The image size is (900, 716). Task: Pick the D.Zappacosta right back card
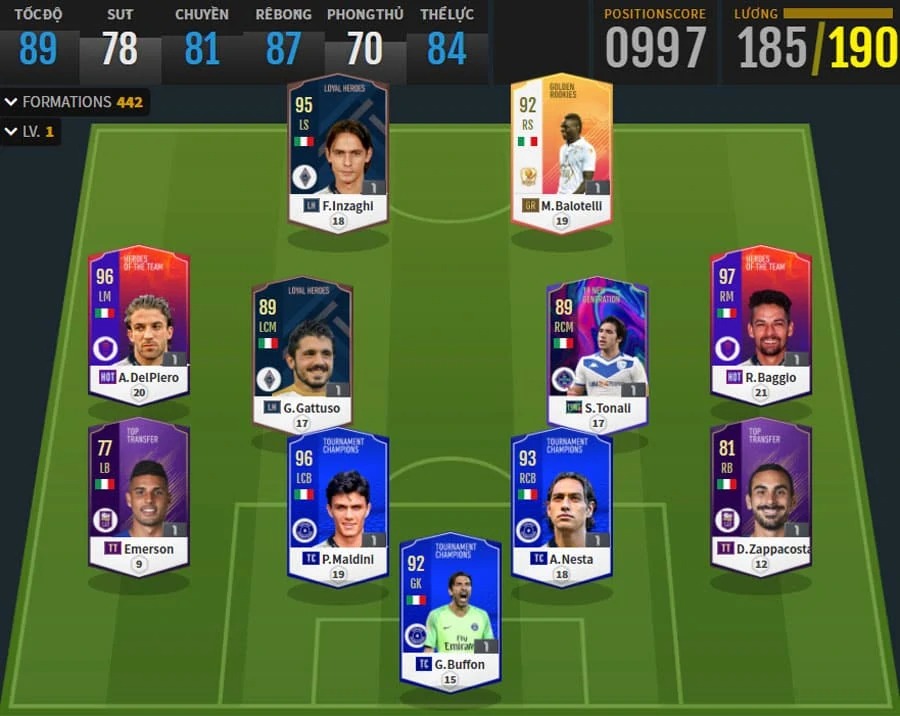761,494
